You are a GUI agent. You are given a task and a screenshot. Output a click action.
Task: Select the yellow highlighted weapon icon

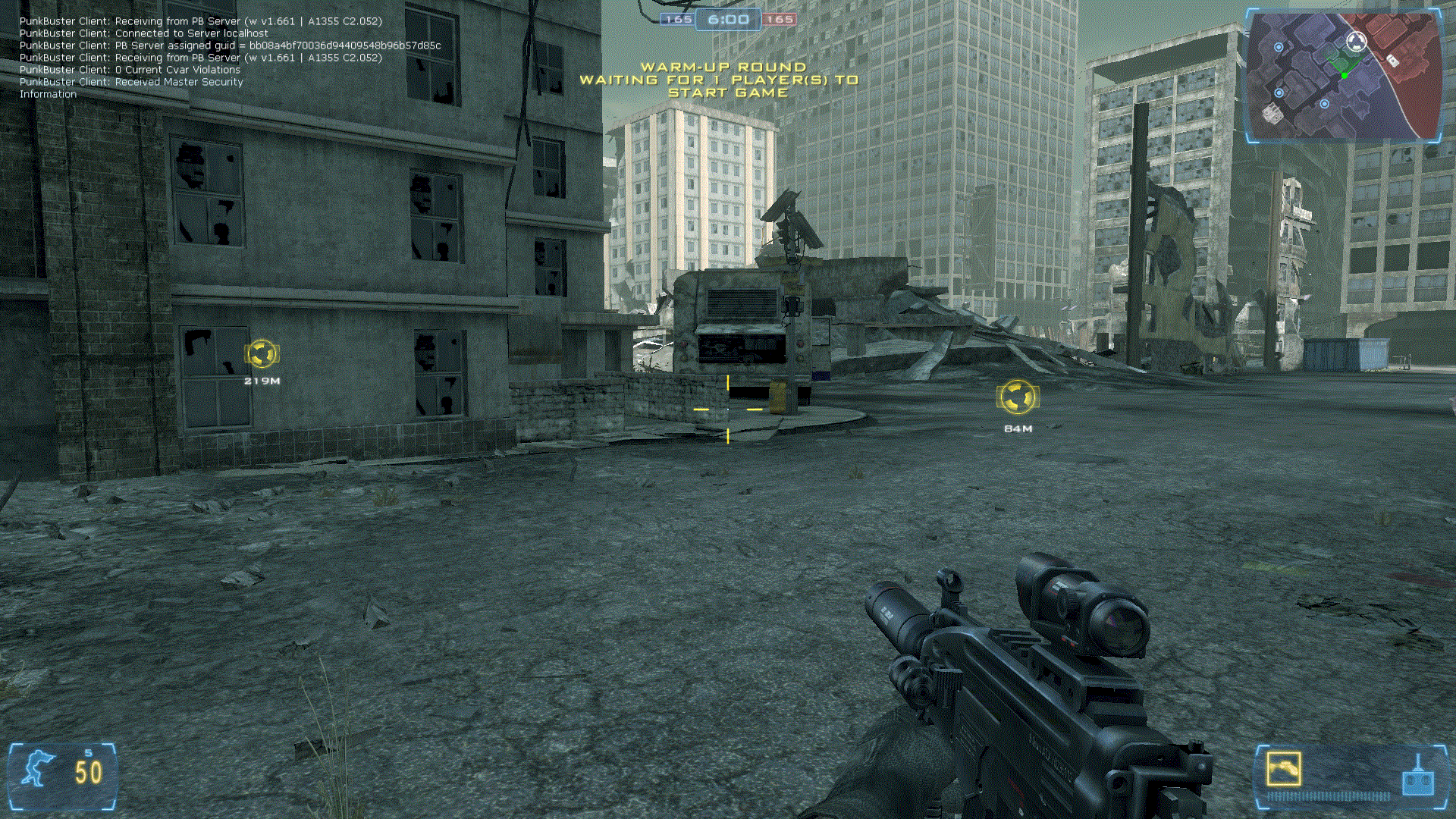coord(1283,769)
